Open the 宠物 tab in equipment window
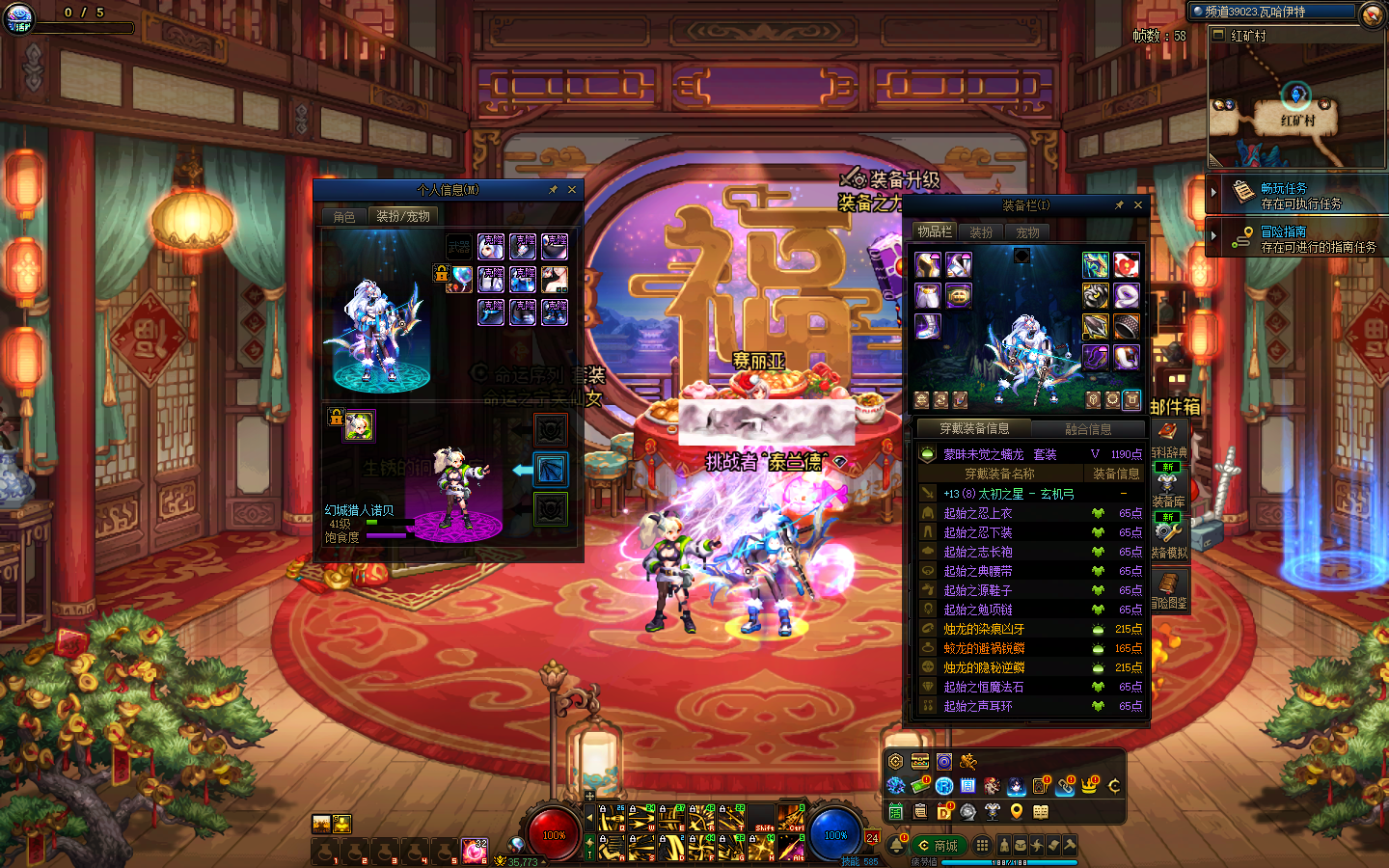The image size is (1389, 868). coord(1028,232)
